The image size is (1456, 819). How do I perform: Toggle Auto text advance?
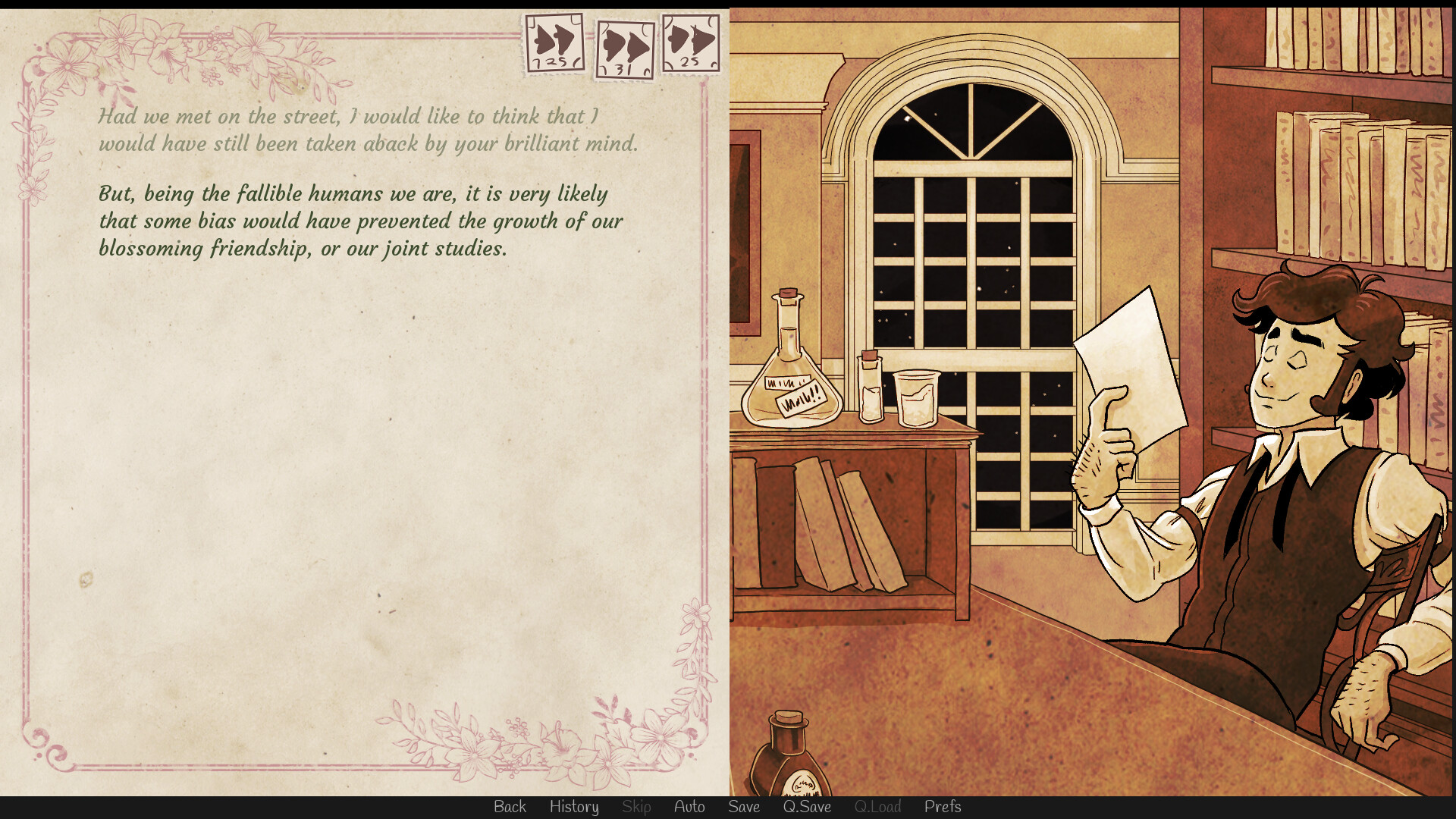(689, 807)
